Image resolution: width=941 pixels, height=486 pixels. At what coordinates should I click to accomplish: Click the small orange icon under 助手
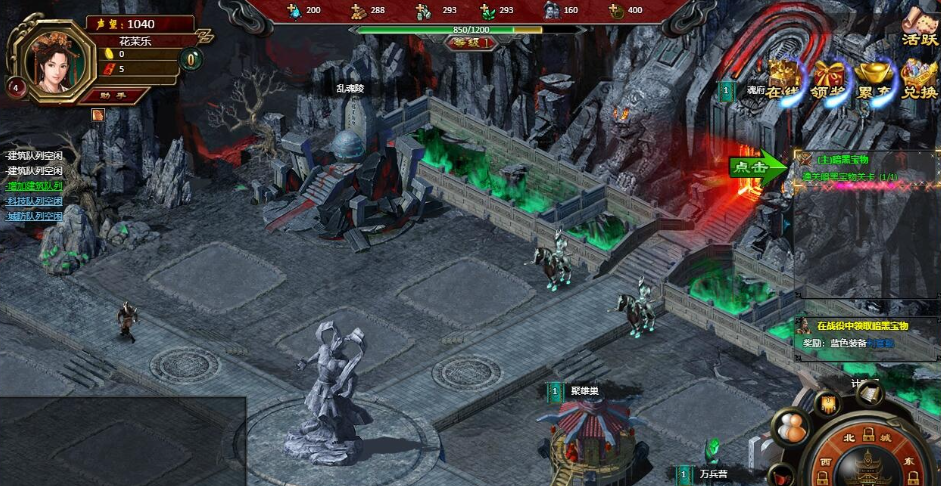99,115
